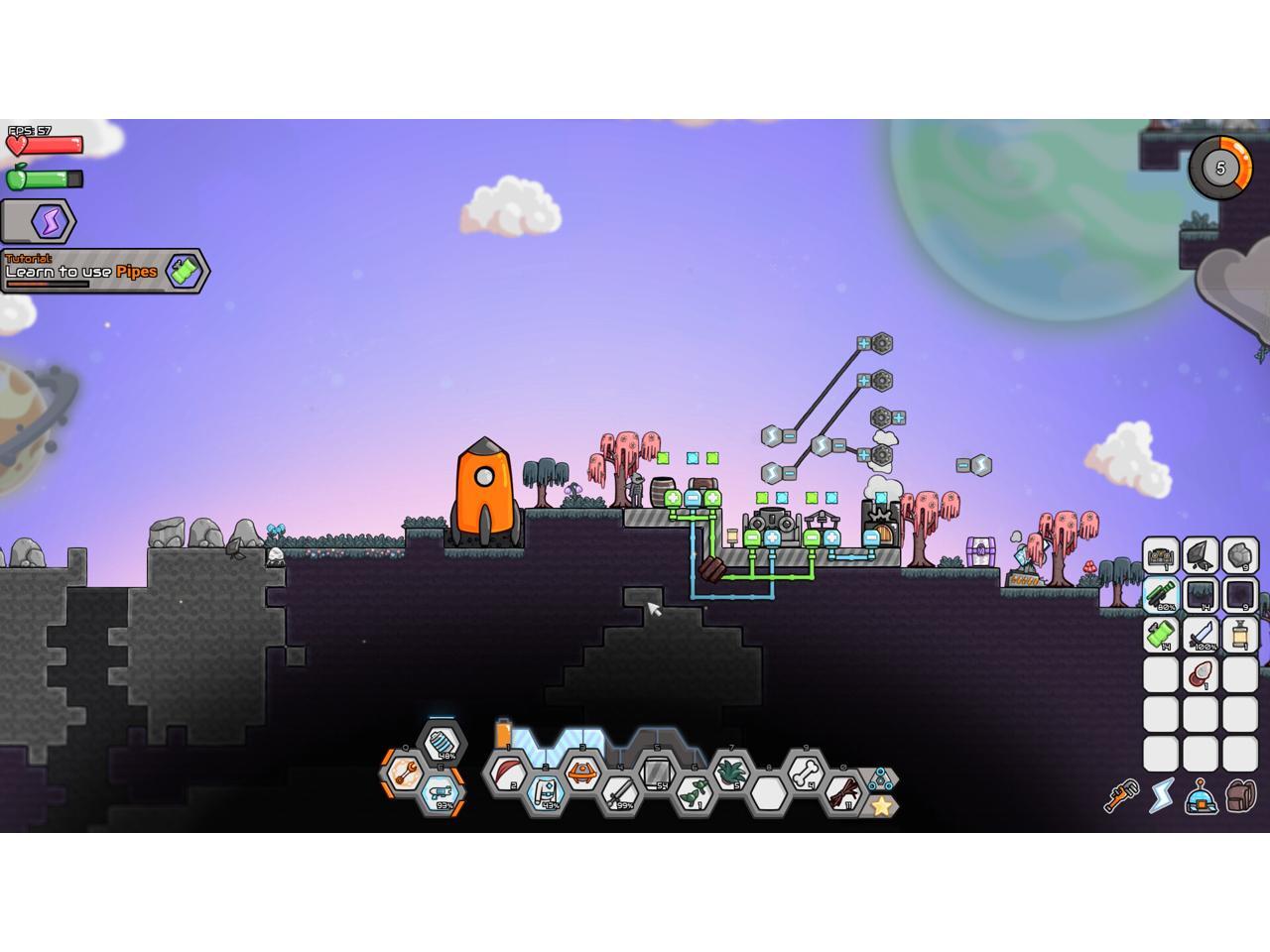The image size is (1270, 952).
Task: Select the orange spaceship hotbar slot
Action: pos(581,771)
